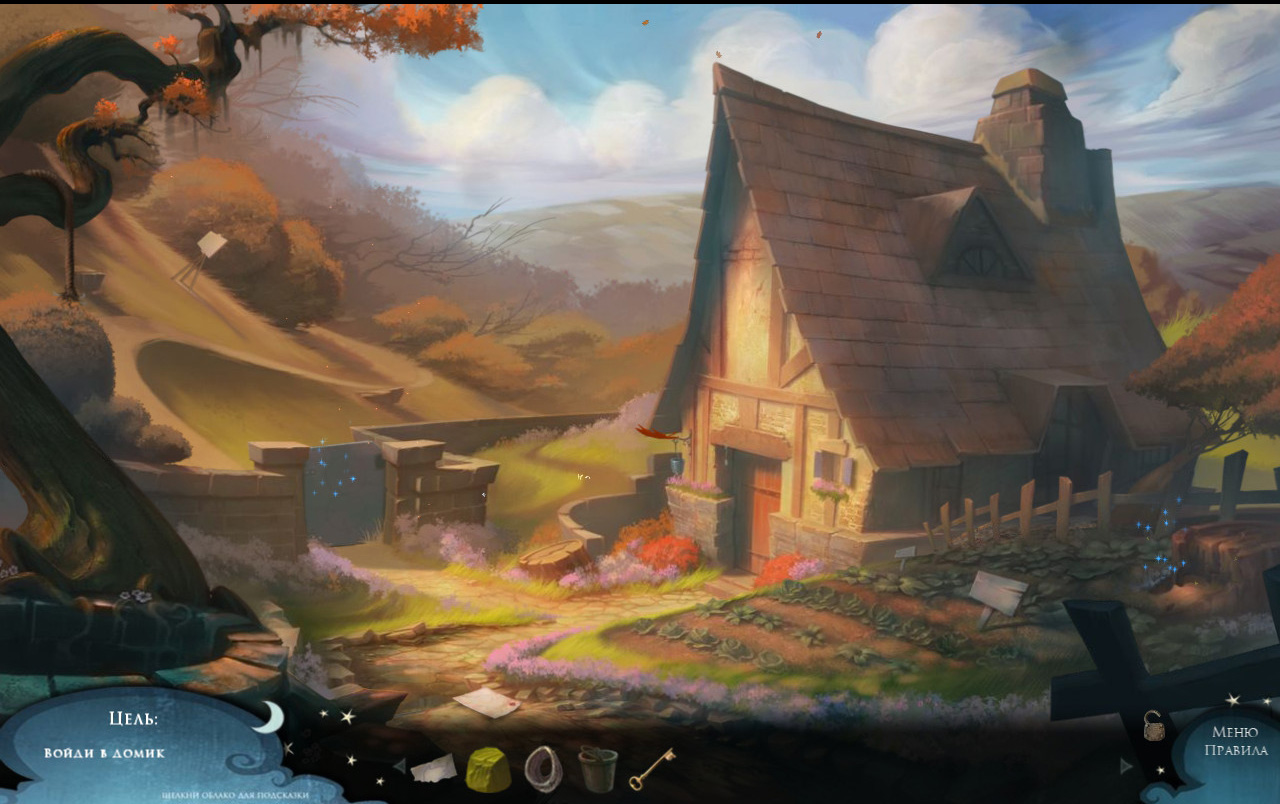Choose the flower pot from inventory
Screen dimensions: 1280x804
pyautogui.click(x=598, y=769)
